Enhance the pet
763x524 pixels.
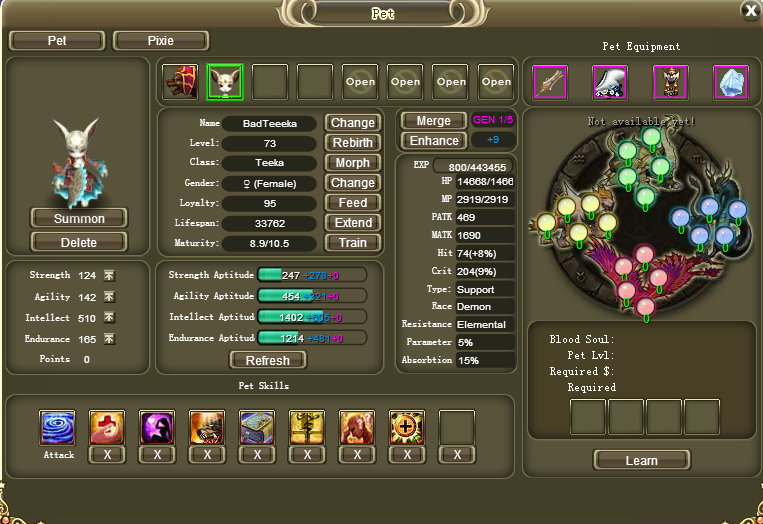point(433,141)
